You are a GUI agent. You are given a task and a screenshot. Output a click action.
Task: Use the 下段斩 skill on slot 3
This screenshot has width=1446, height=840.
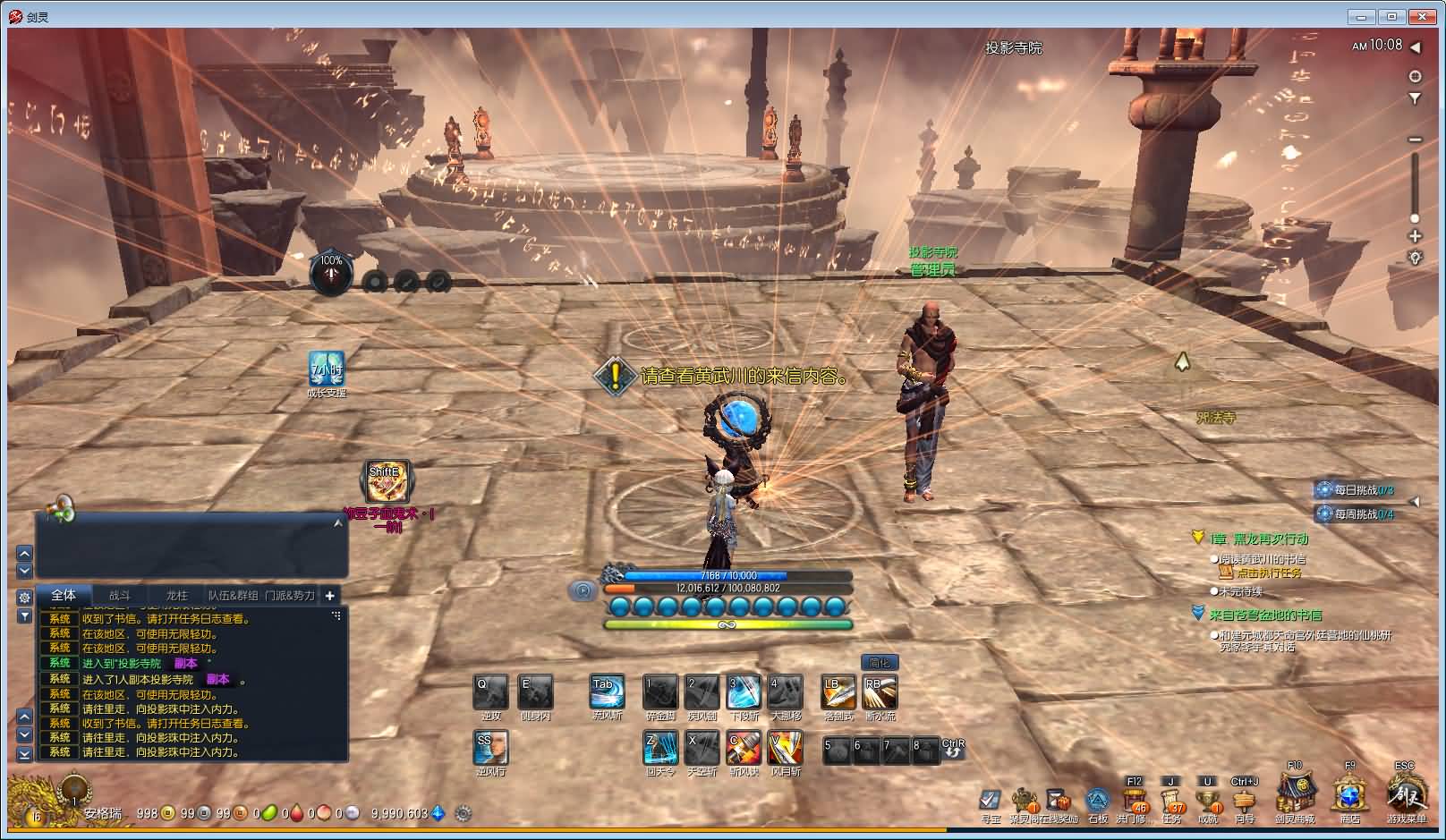(744, 692)
